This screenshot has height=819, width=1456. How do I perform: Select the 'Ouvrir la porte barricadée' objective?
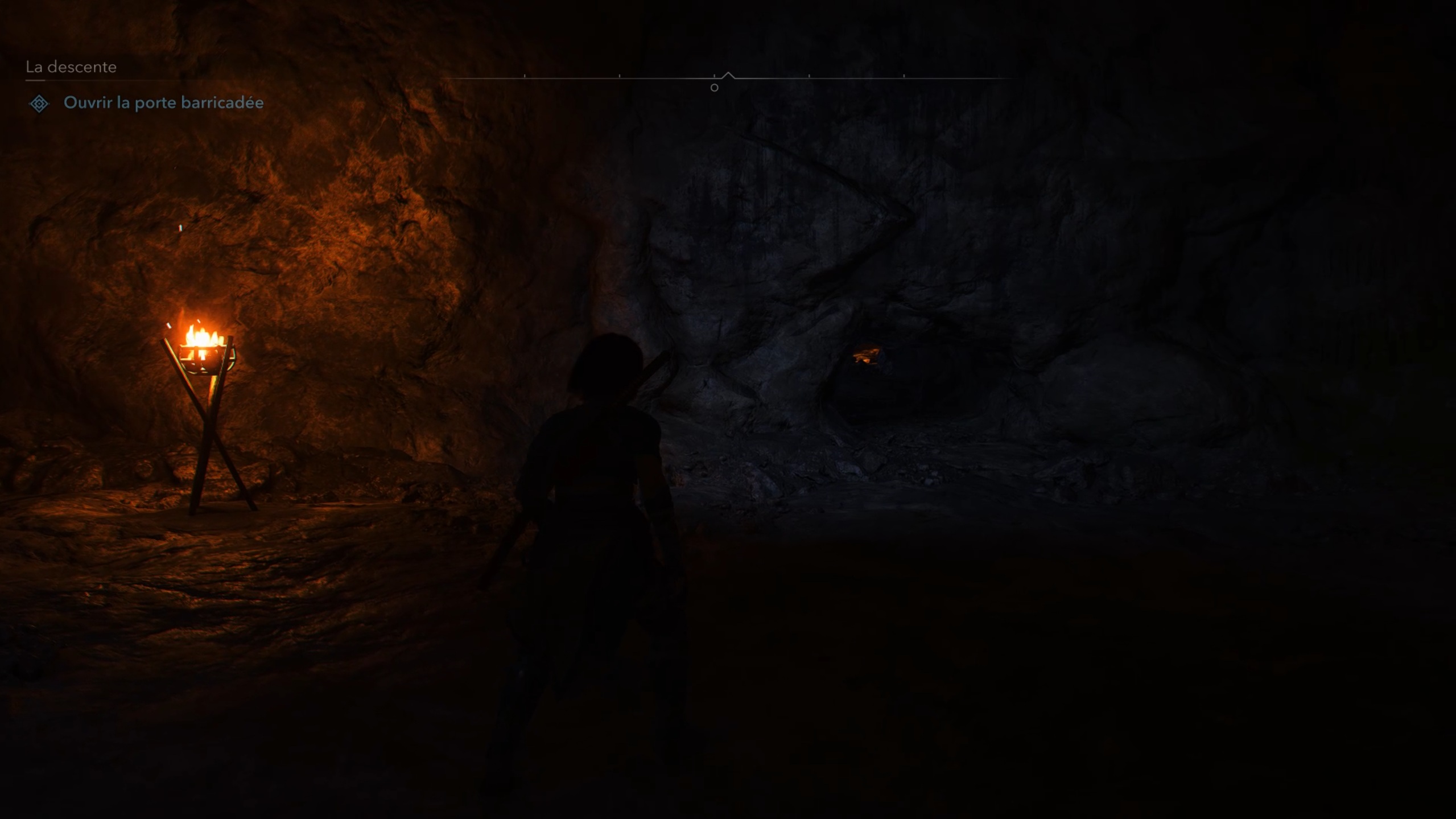(163, 103)
